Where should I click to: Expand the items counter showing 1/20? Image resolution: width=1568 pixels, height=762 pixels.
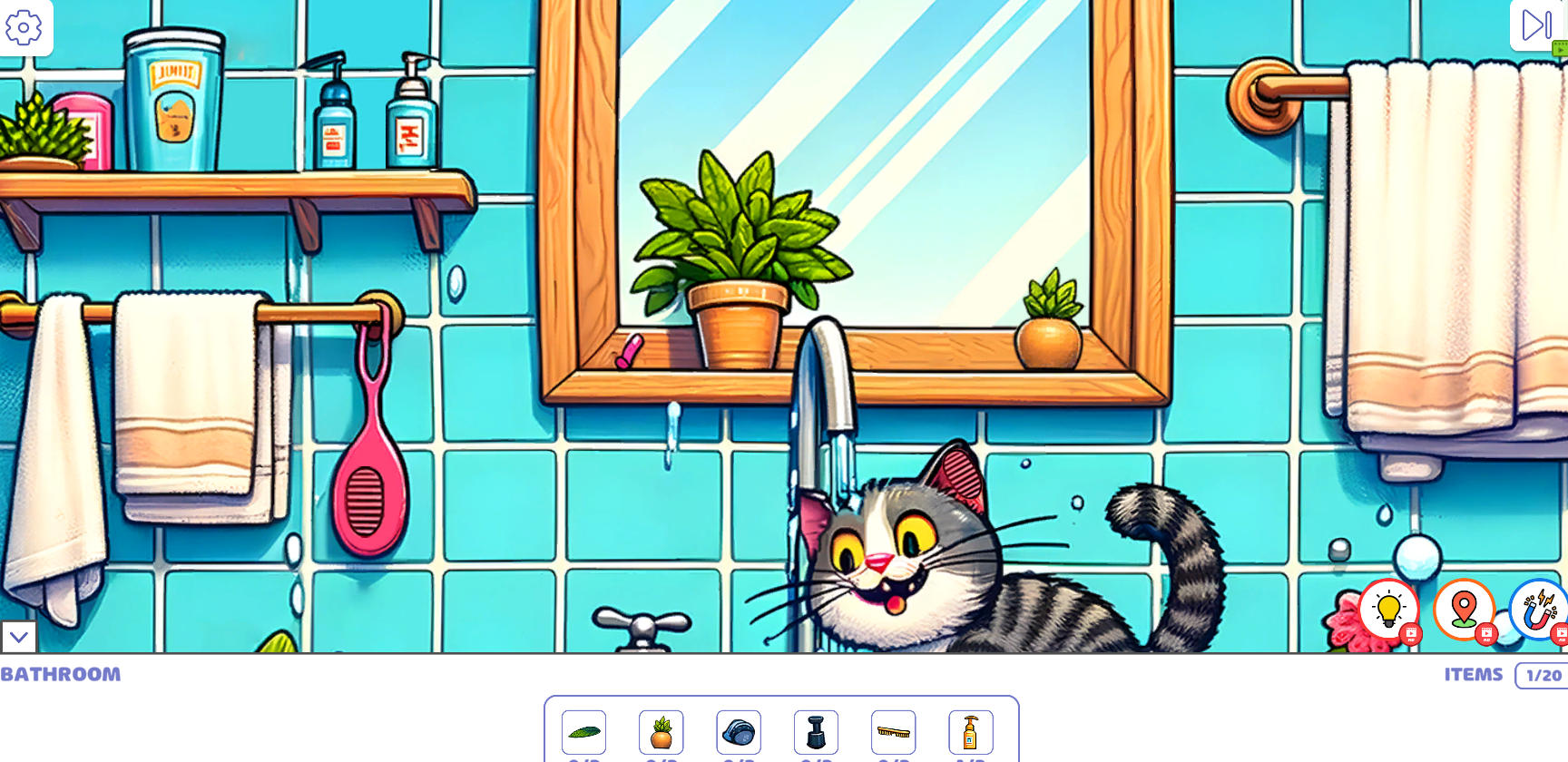click(x=1543, y=675)
